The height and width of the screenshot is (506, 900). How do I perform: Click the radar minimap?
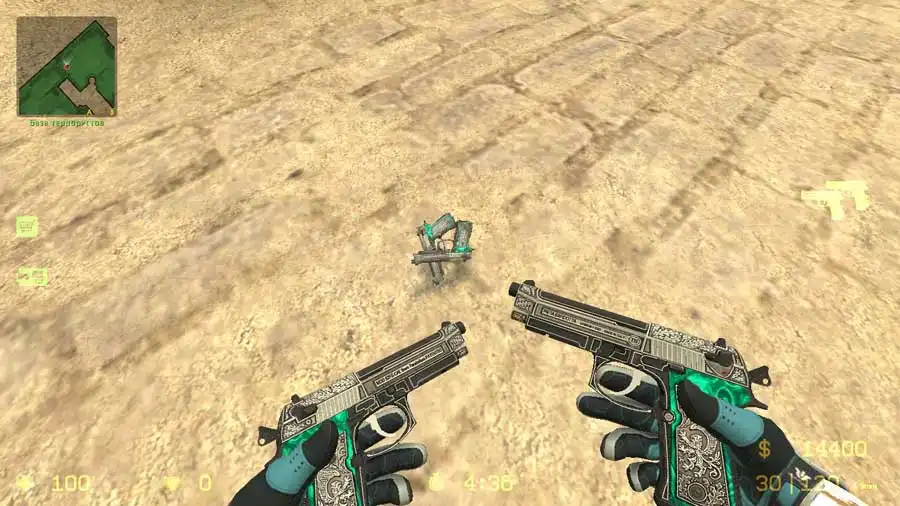[x=66, y=65]
